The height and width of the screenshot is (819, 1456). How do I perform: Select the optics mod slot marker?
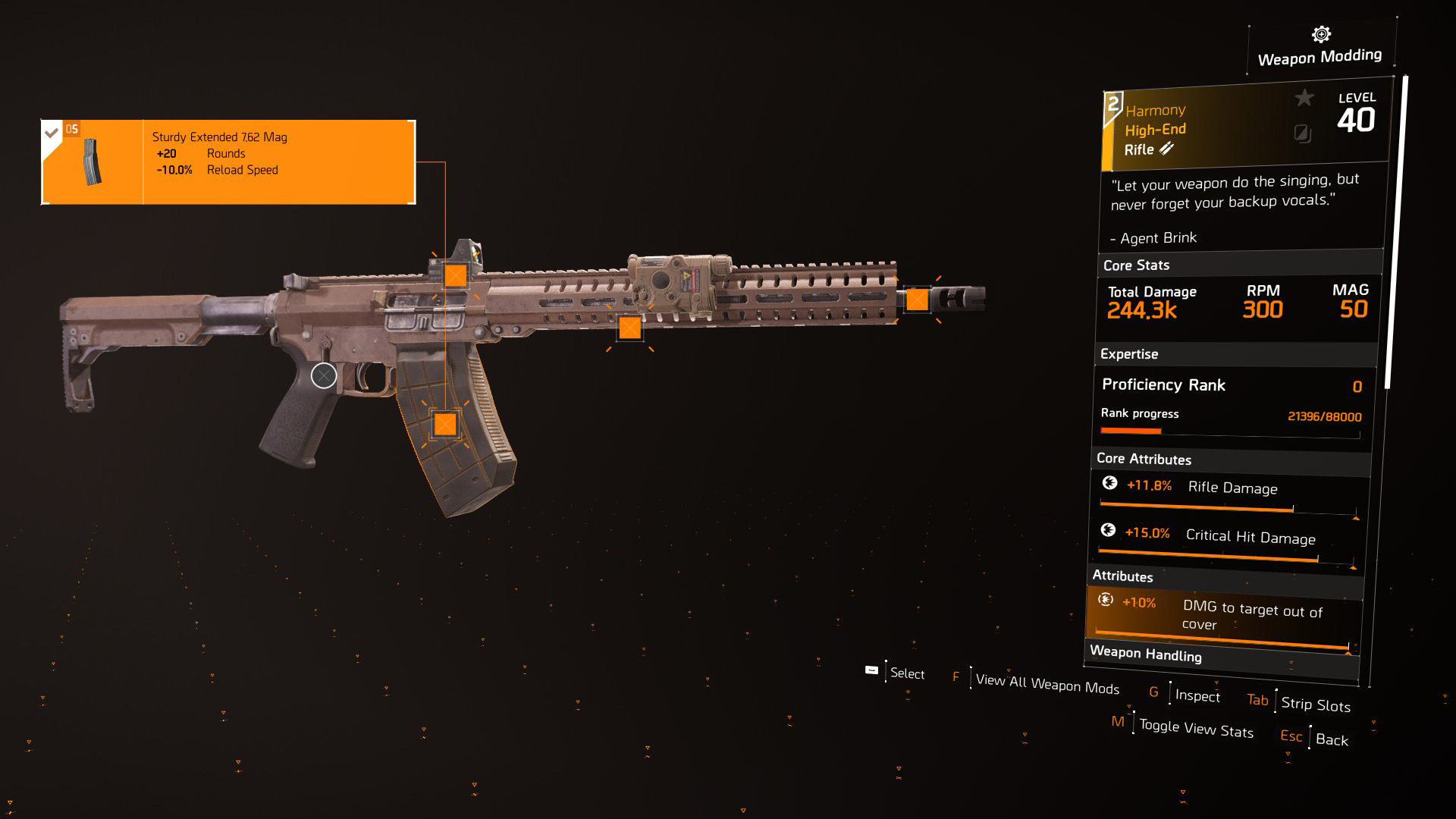click(455, 275)
